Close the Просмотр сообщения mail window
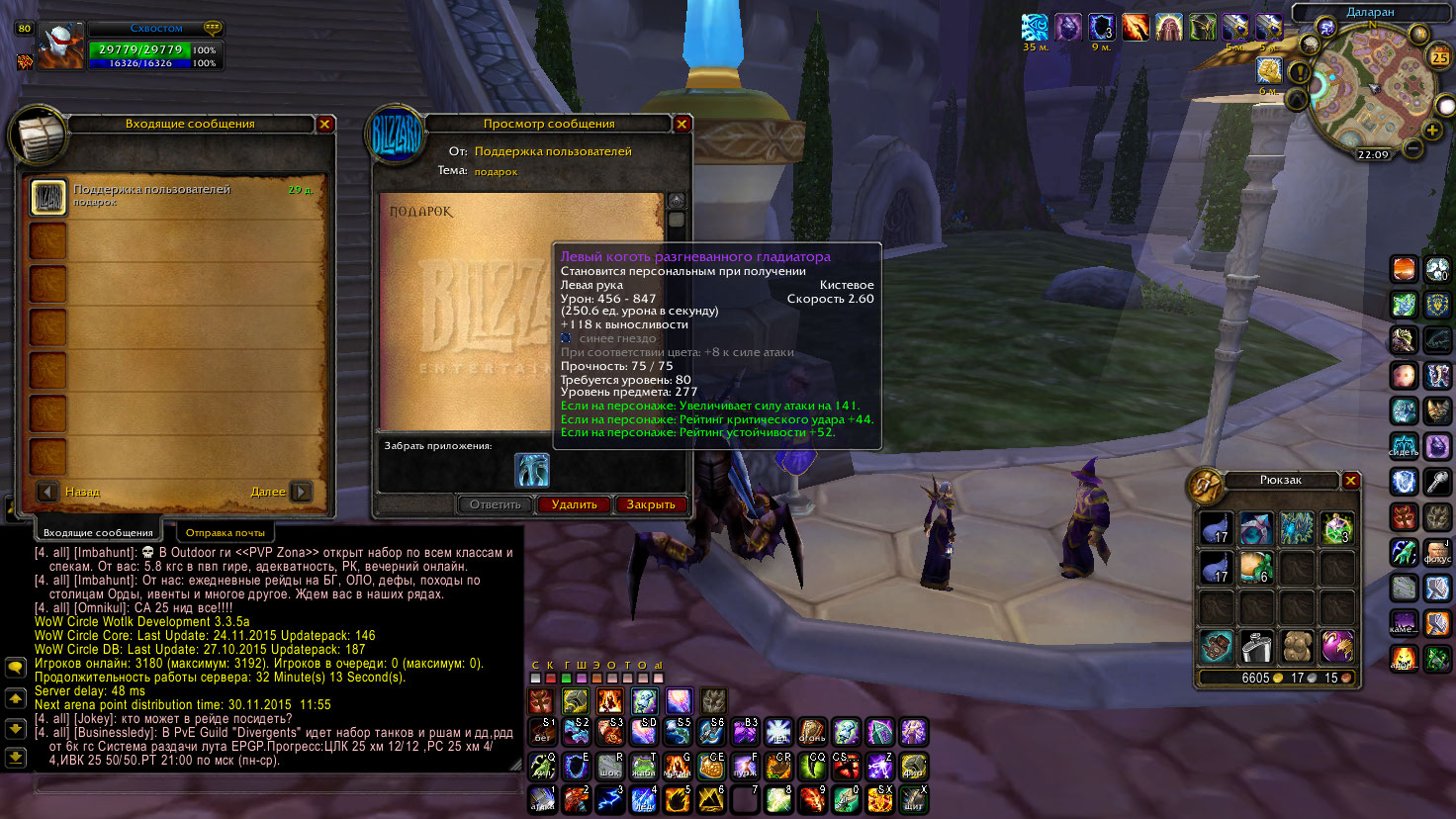The image size is (1456, 819). tap(682, 124)
